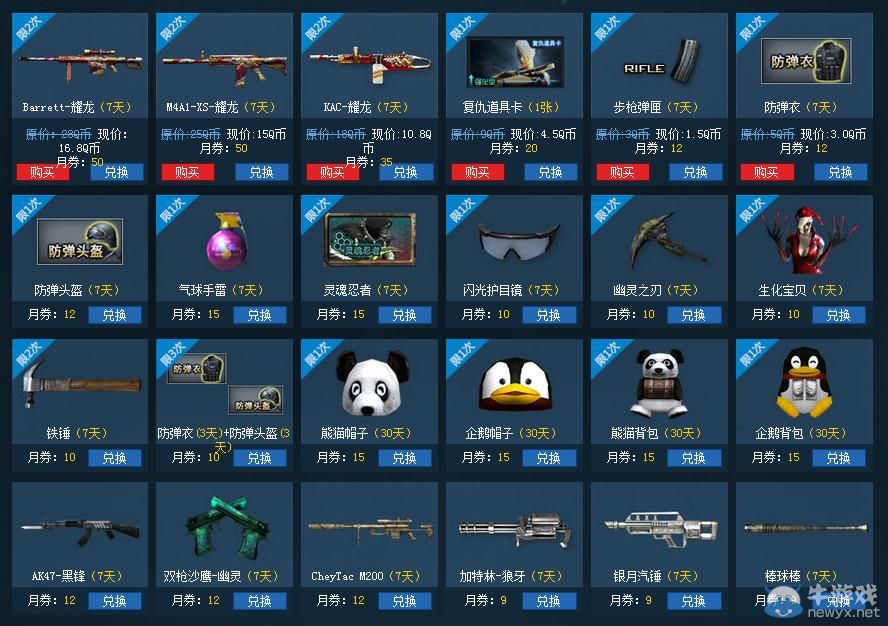This screenshot has height=626, width=888.
Task: Redeem the 防弹头盔 helmet
Action: coord(115,315)
